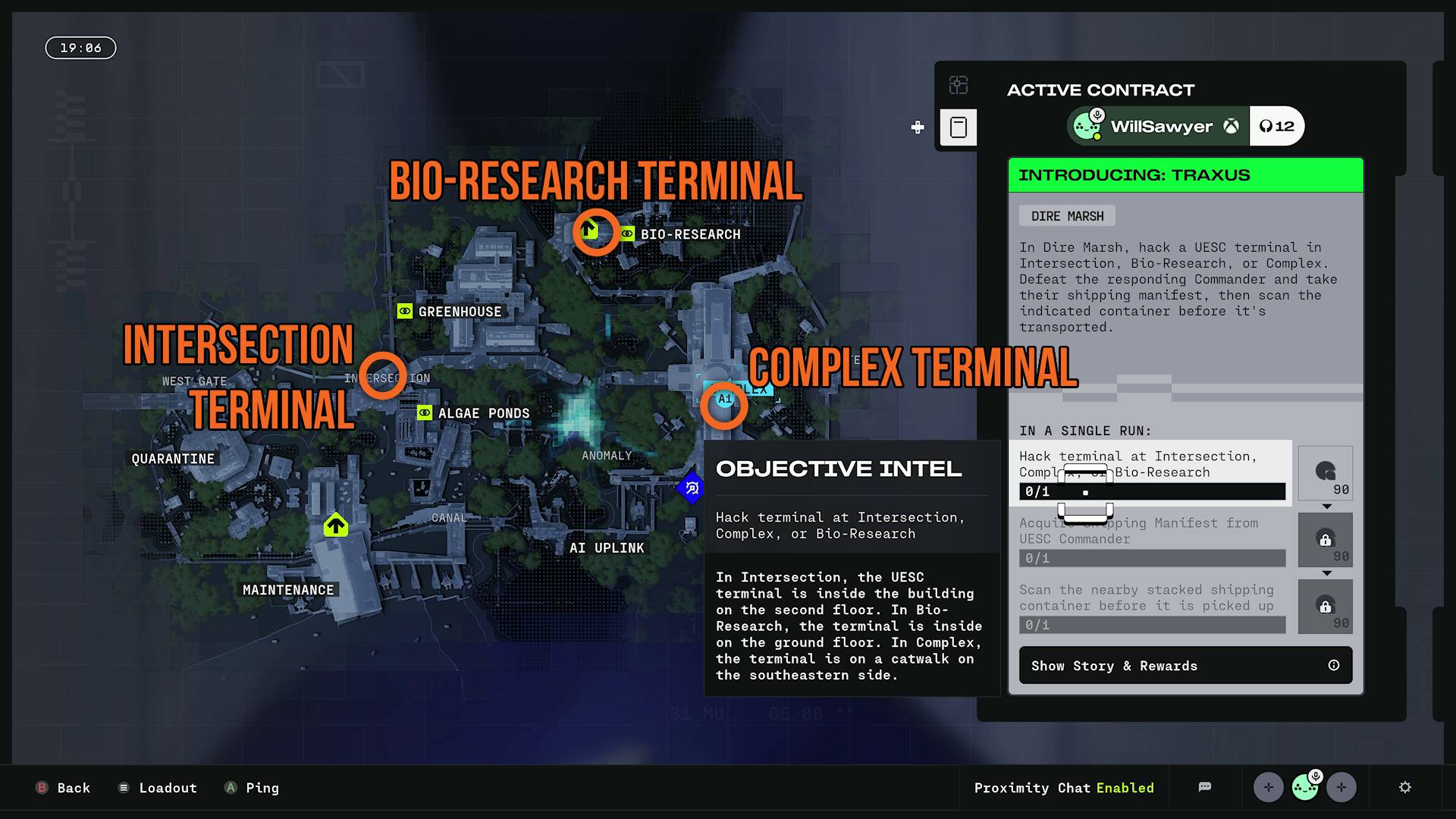Expand the chevron below the Shipping Manifest reward
Viewport: 1456px width, 819px height.
pyautogui.click(x=1326, y=573)
